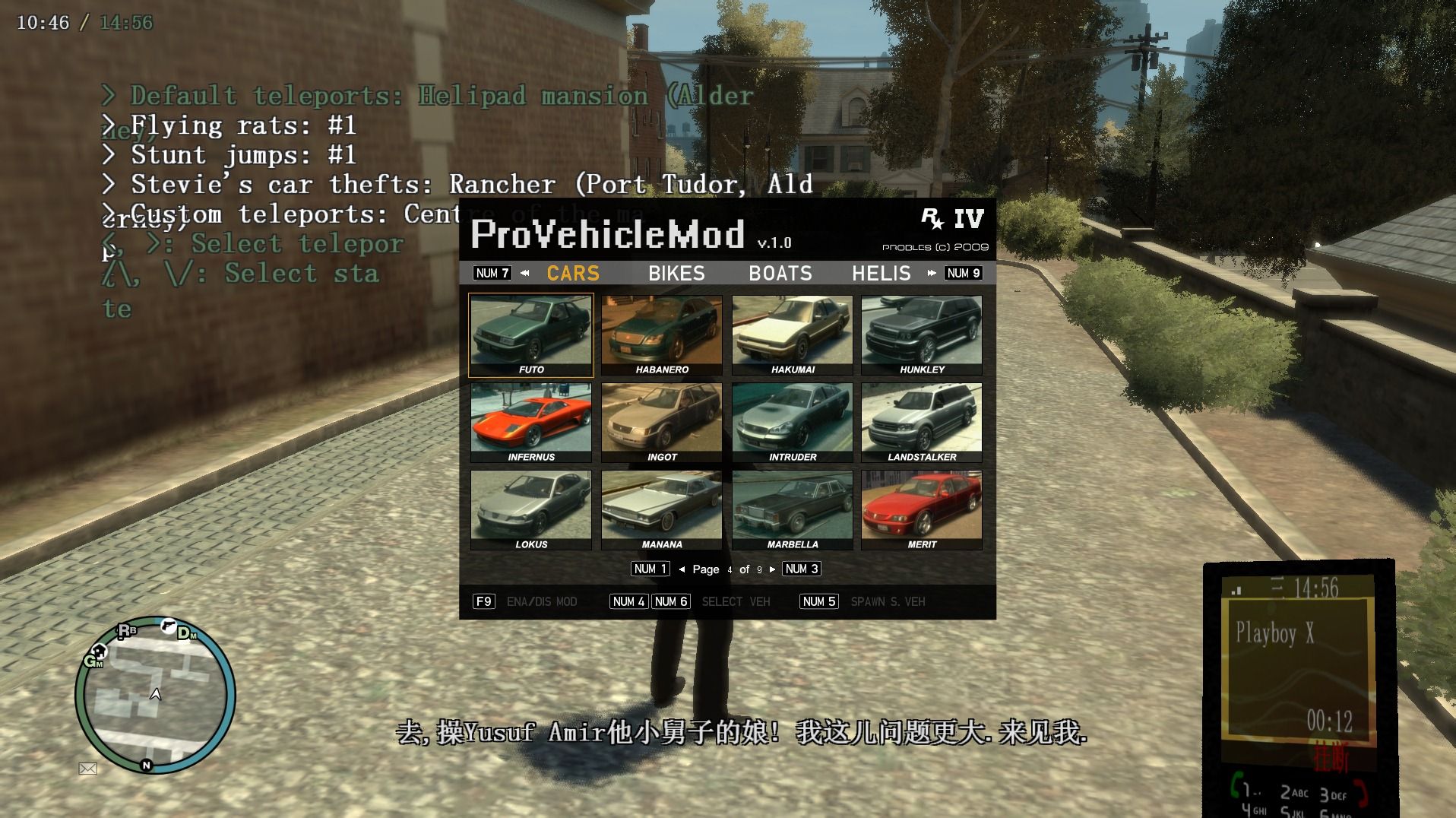
Task: Click the Rockstar IV logo
Action: (x=952, y=219)
